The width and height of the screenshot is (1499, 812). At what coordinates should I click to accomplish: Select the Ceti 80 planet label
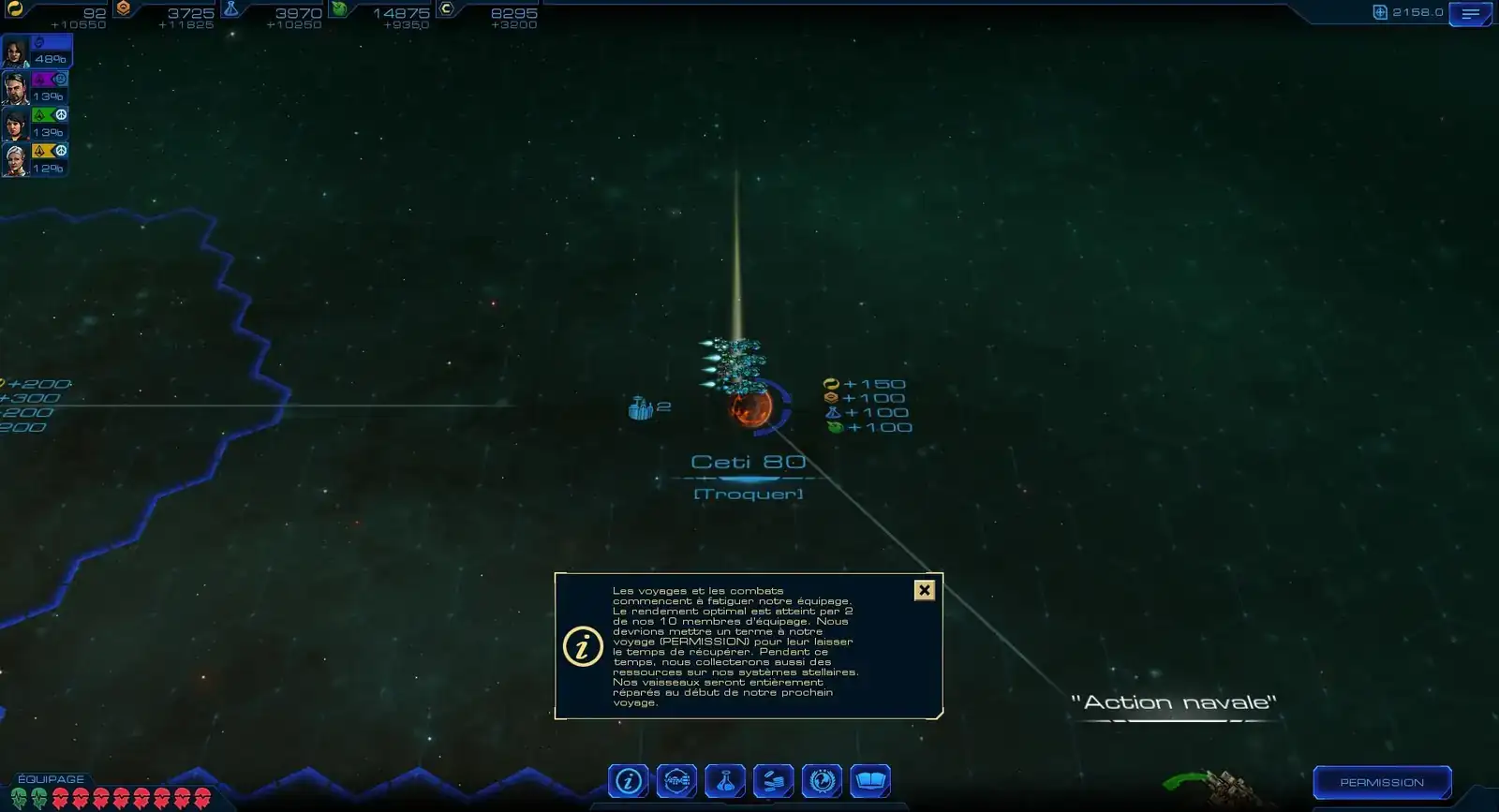[748, 462]
